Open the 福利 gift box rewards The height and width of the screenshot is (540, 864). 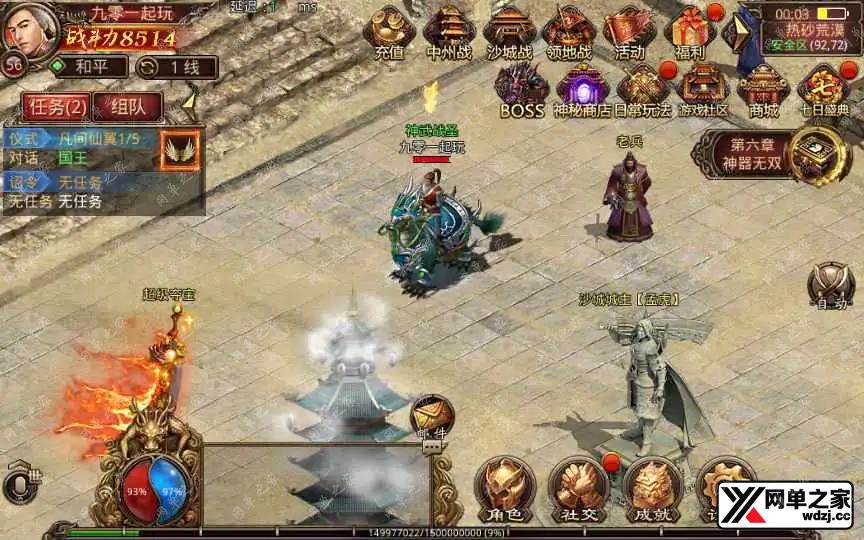coord(690,30)
